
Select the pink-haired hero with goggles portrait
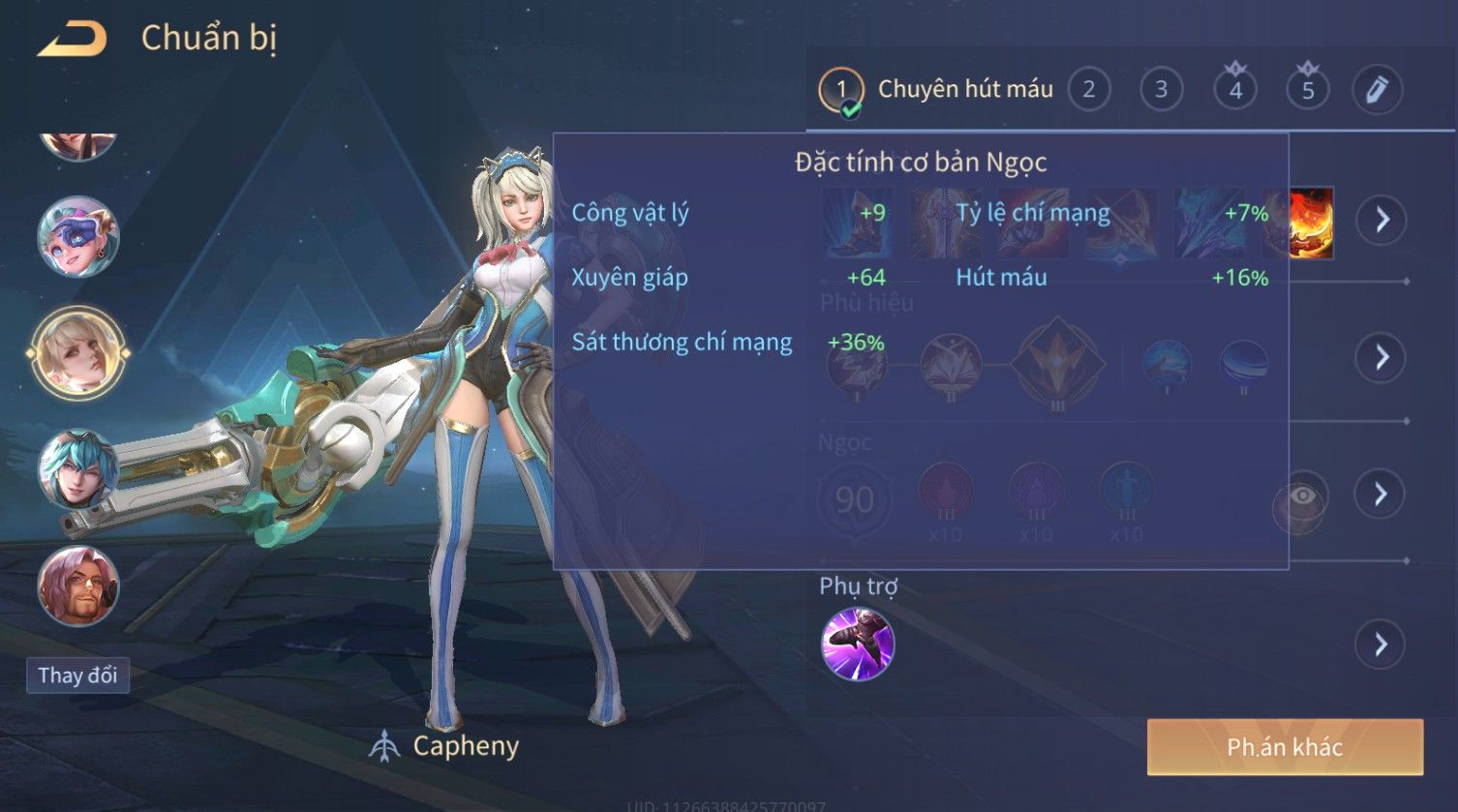[78, 235]
